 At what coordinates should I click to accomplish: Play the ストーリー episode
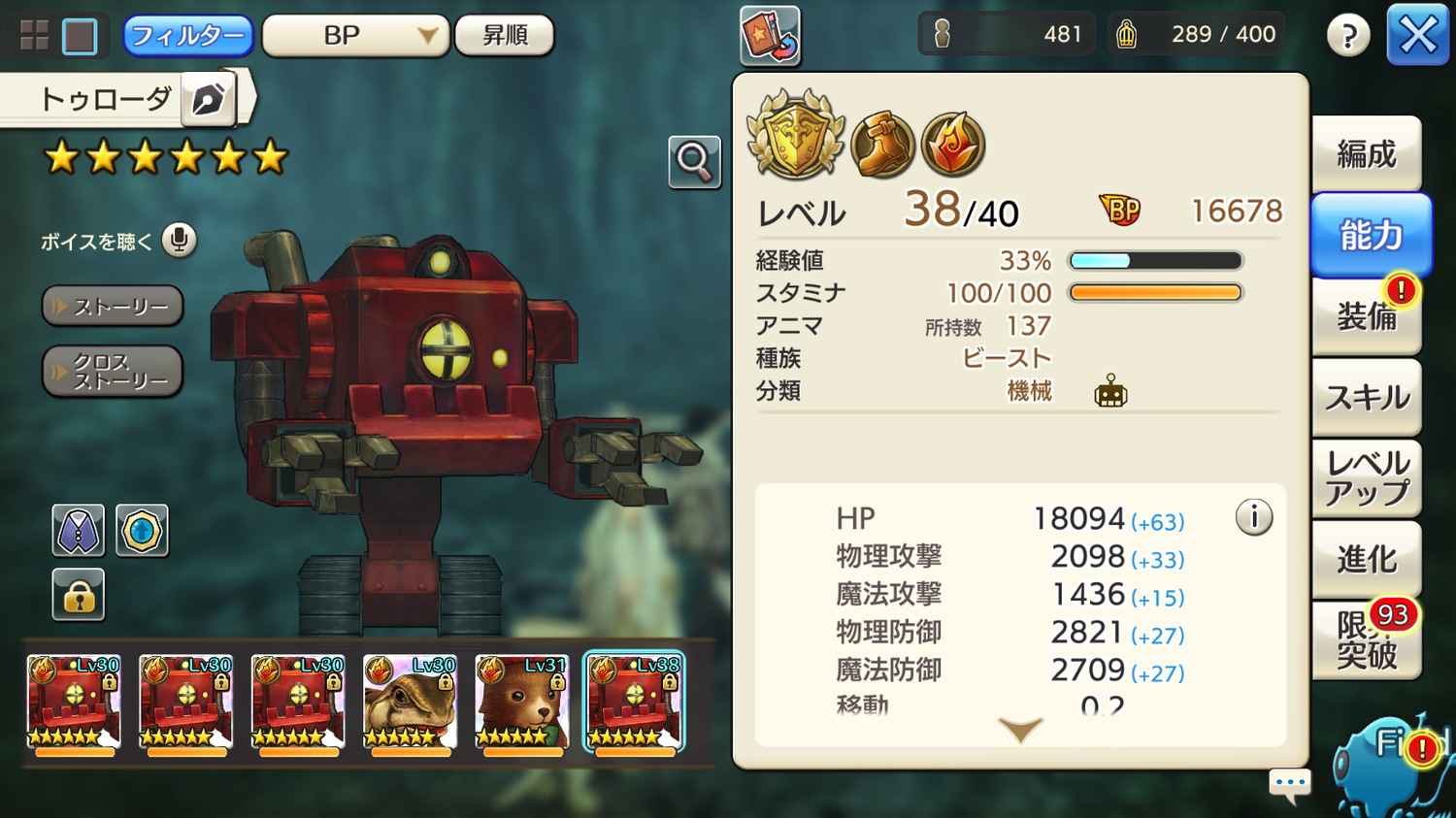tap(113, 307)
